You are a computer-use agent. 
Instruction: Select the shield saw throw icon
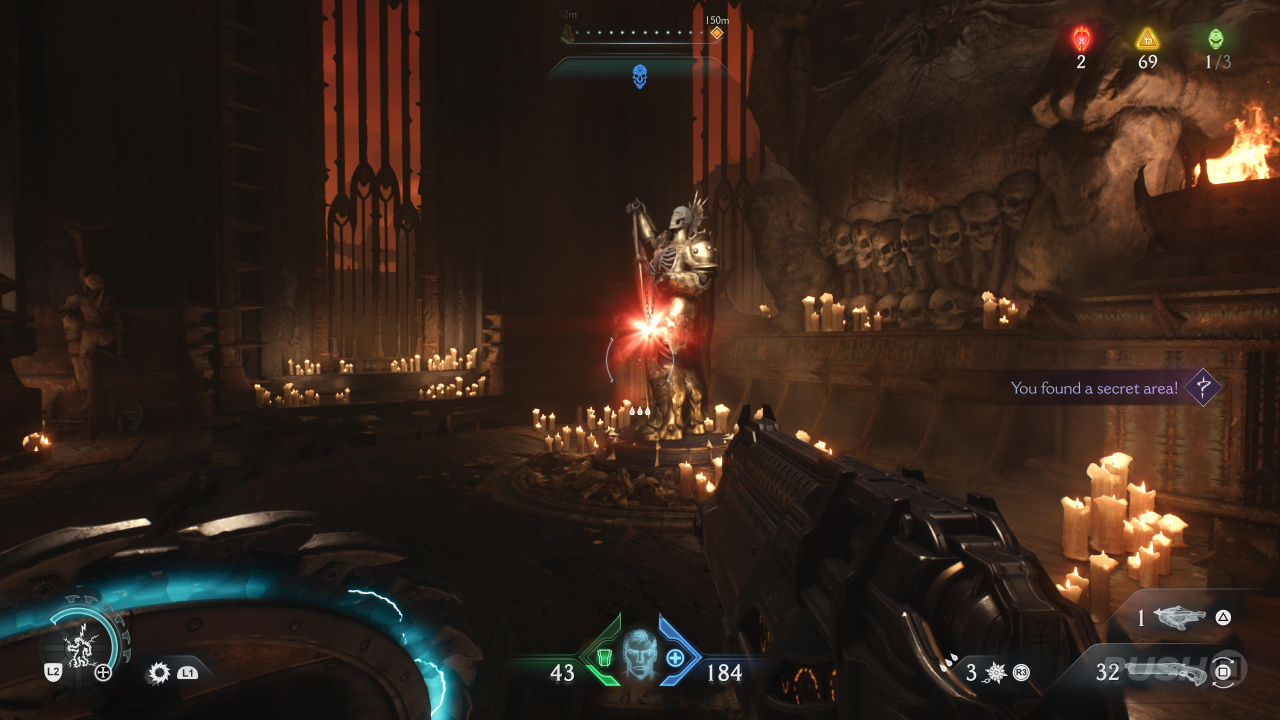(x=158, y=673)
